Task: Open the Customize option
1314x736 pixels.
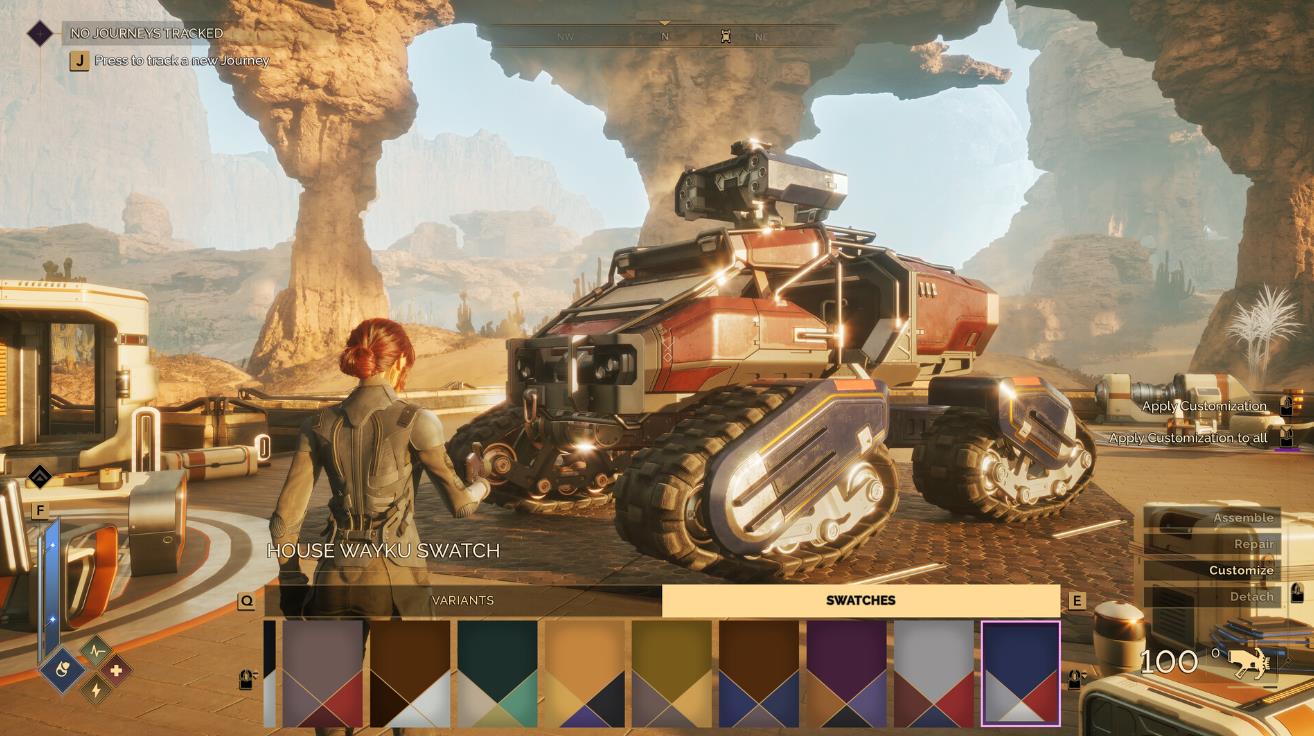Action: point(1211,570)
